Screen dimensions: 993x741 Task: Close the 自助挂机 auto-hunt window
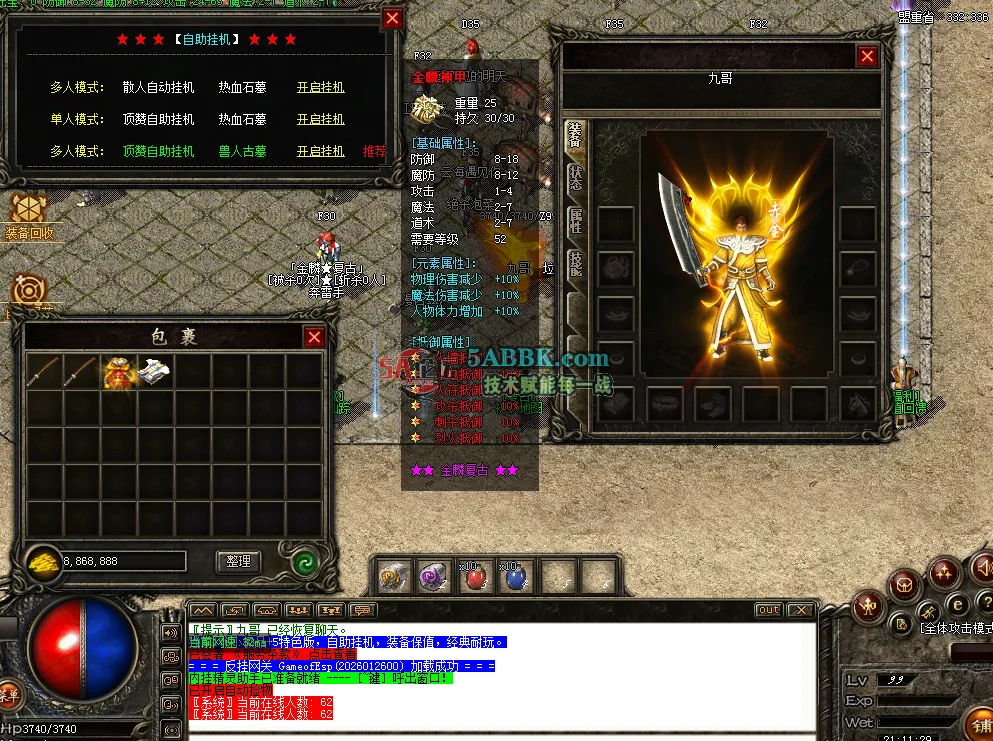[392, 18]
